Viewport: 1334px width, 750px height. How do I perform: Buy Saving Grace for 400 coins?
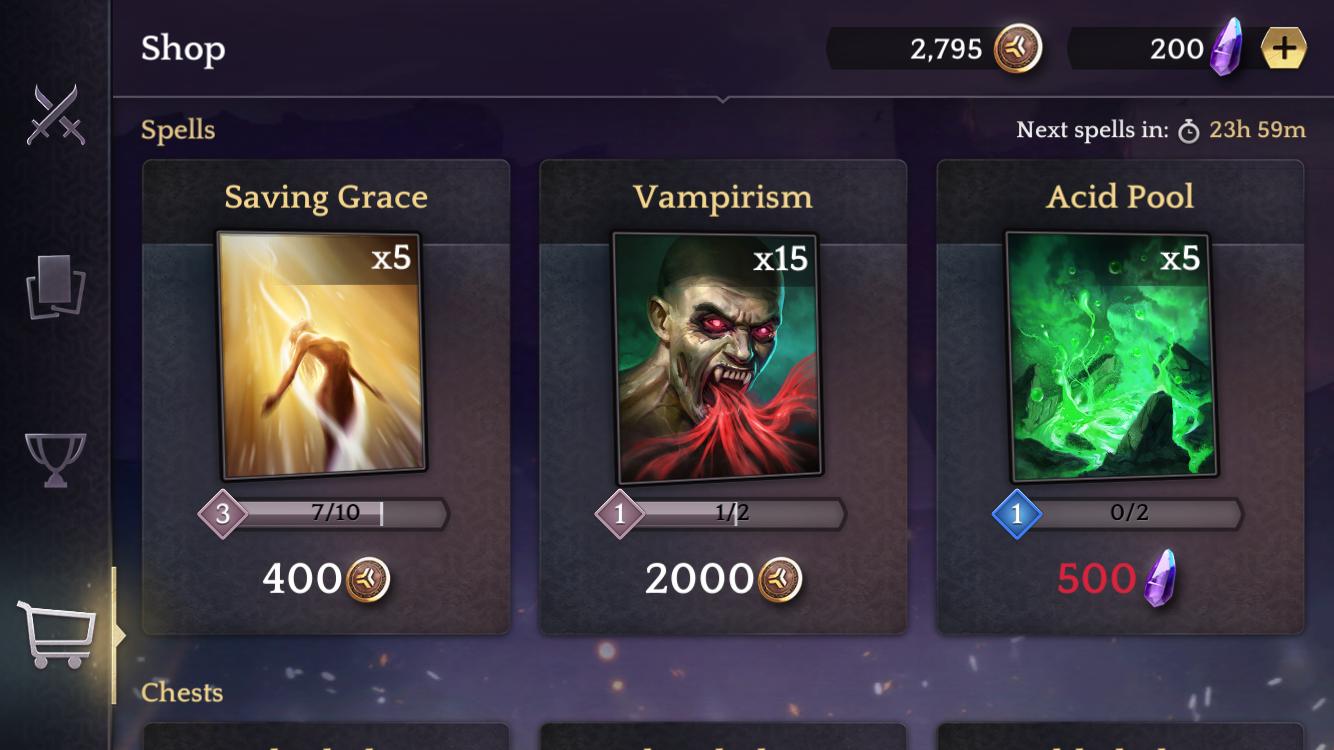(x=325, y=579)
